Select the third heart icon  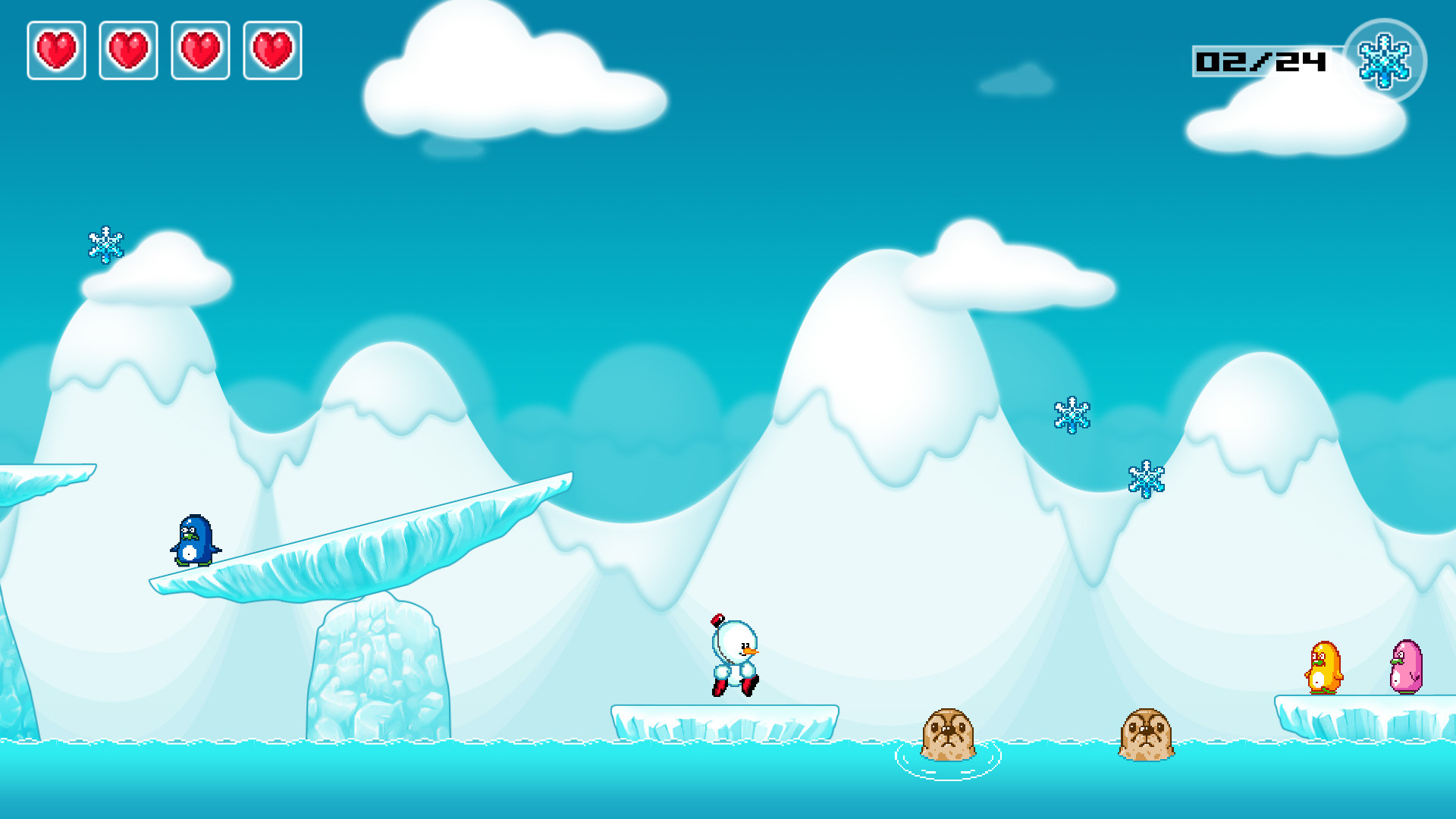[200, 49]
